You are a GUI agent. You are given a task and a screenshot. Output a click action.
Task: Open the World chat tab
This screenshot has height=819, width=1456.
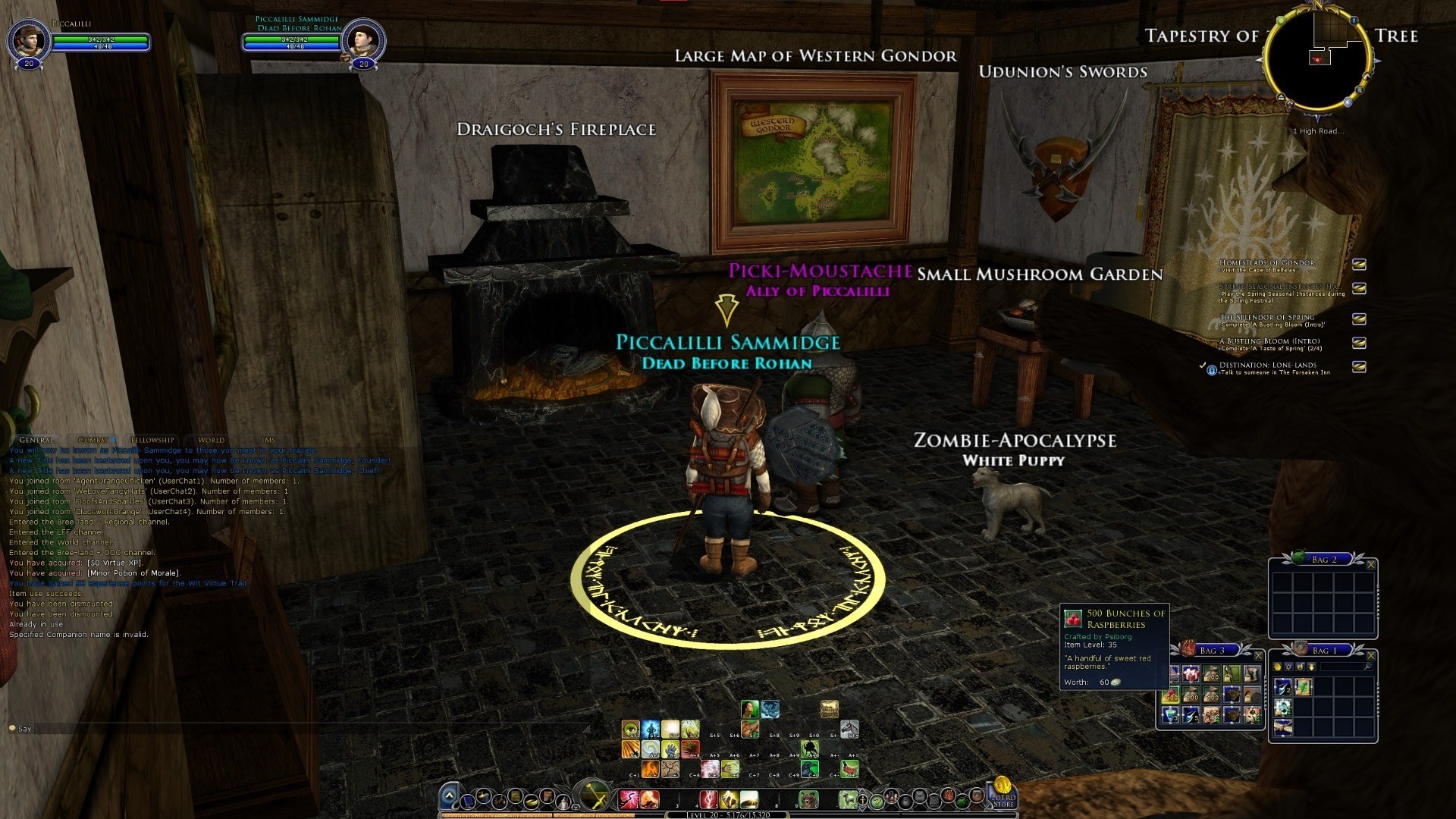[x=211, y=440]
